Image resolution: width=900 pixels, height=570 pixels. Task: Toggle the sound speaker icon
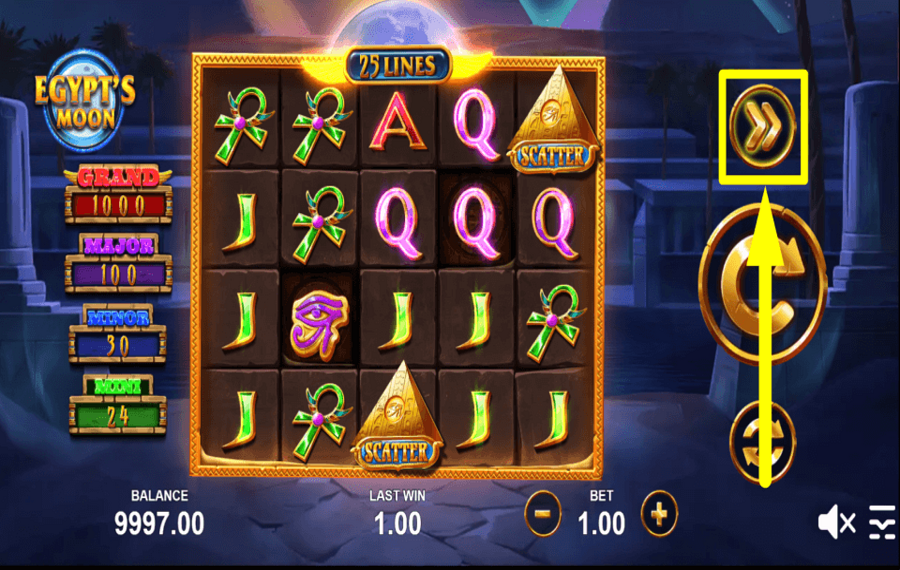click(835, 521)
